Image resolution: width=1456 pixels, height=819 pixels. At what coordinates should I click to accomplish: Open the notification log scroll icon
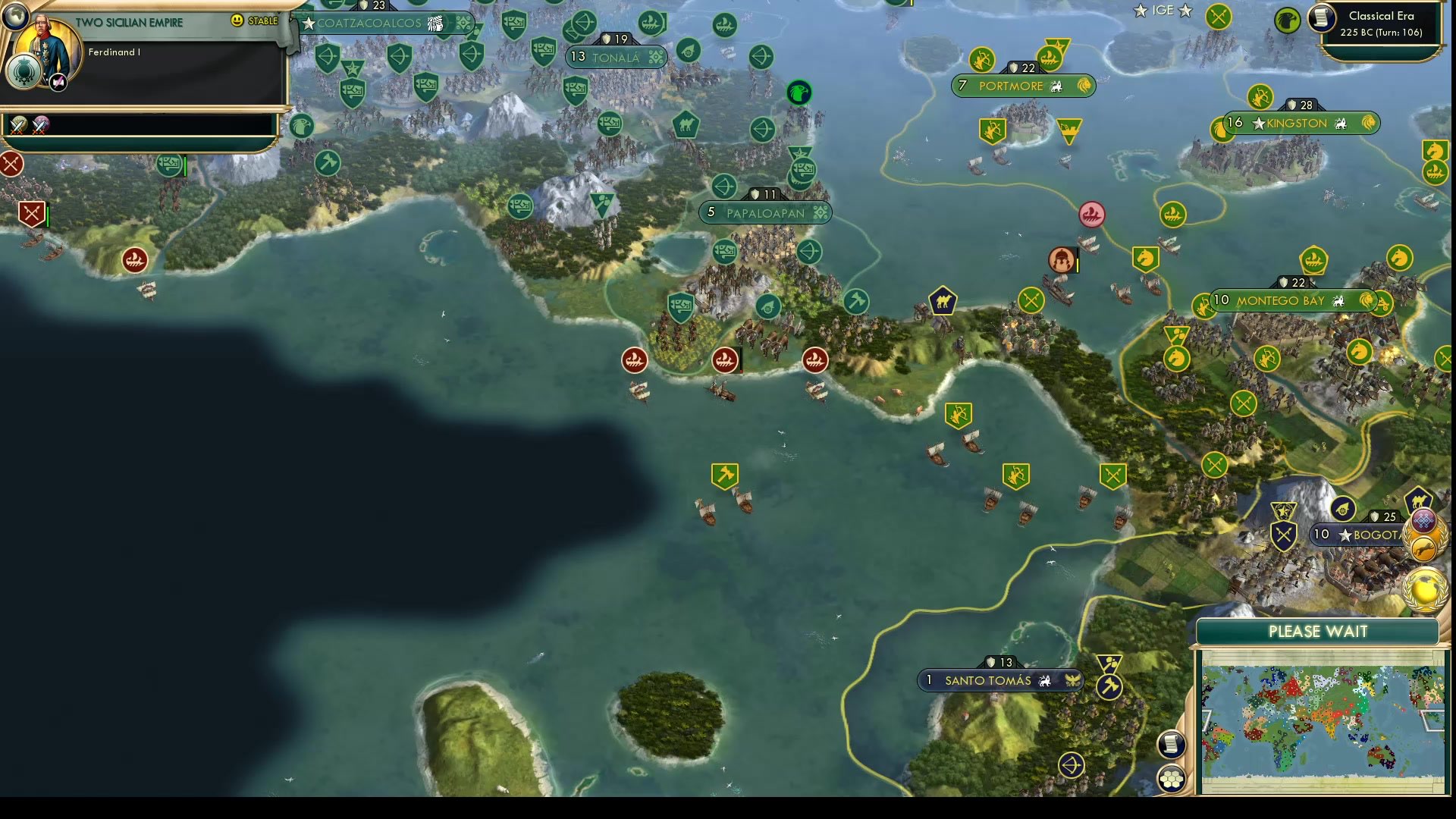click(x=1172, y=745)
